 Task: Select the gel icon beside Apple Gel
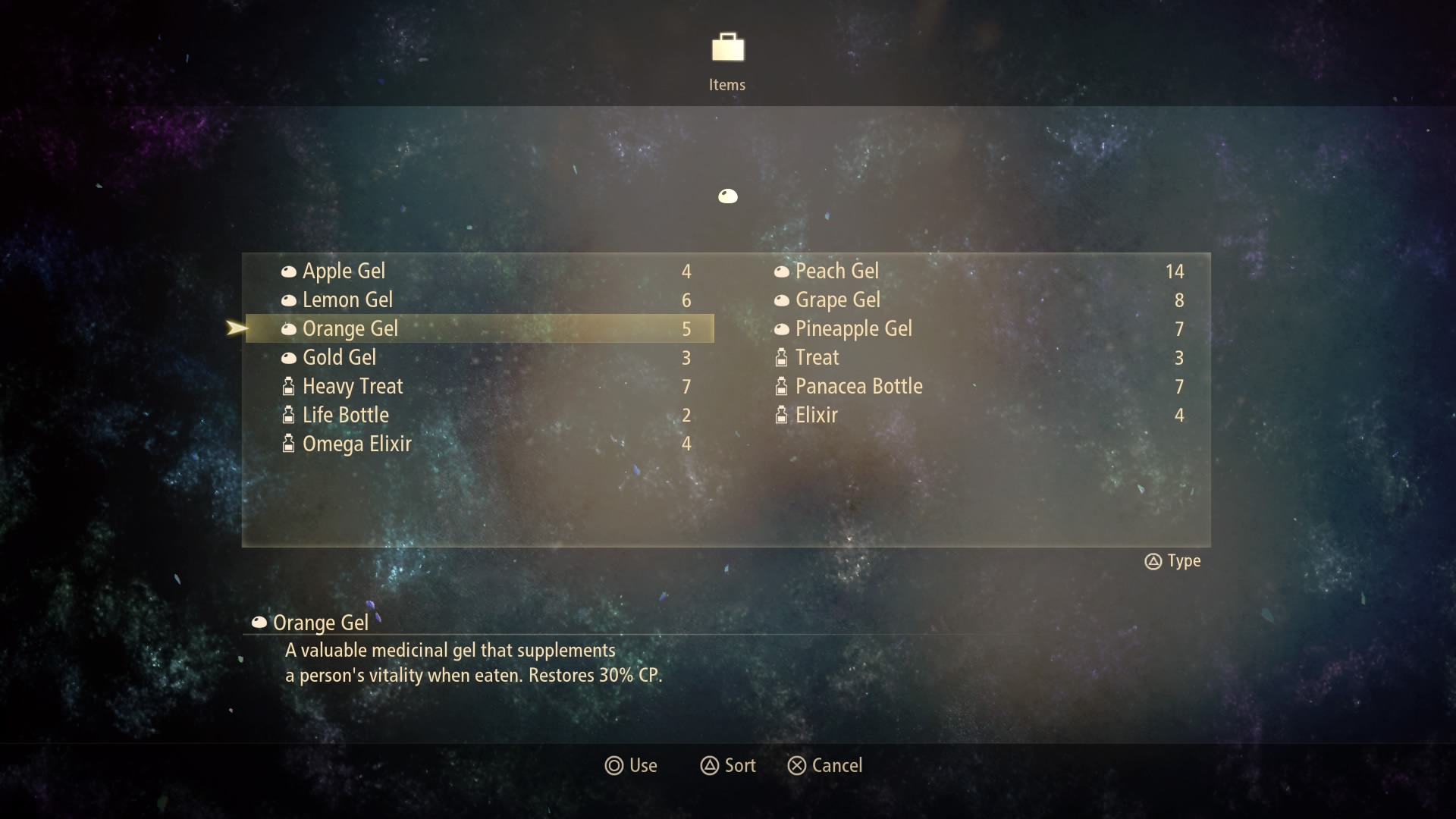pos(289,271)
